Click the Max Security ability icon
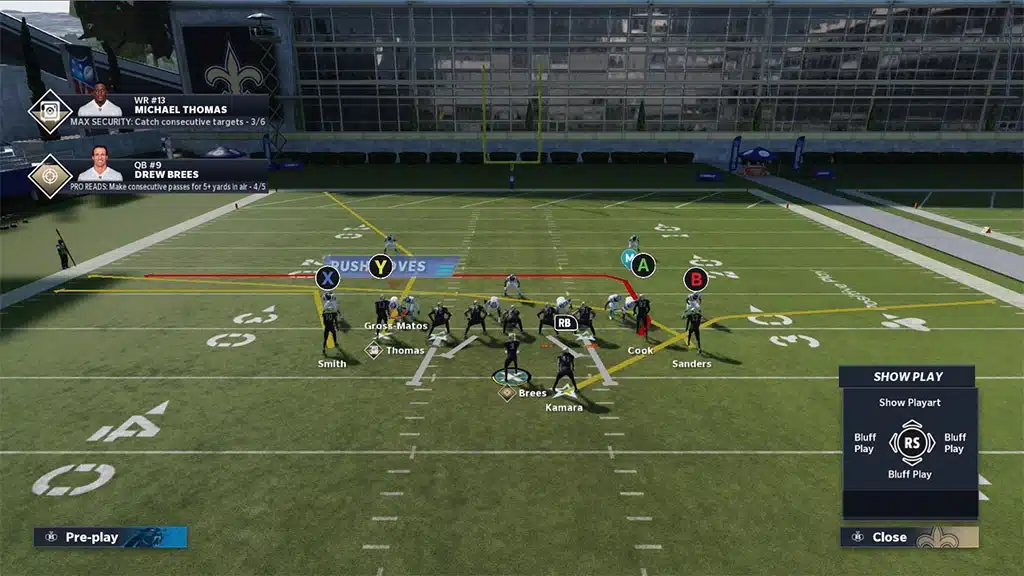 pos(49,112)
